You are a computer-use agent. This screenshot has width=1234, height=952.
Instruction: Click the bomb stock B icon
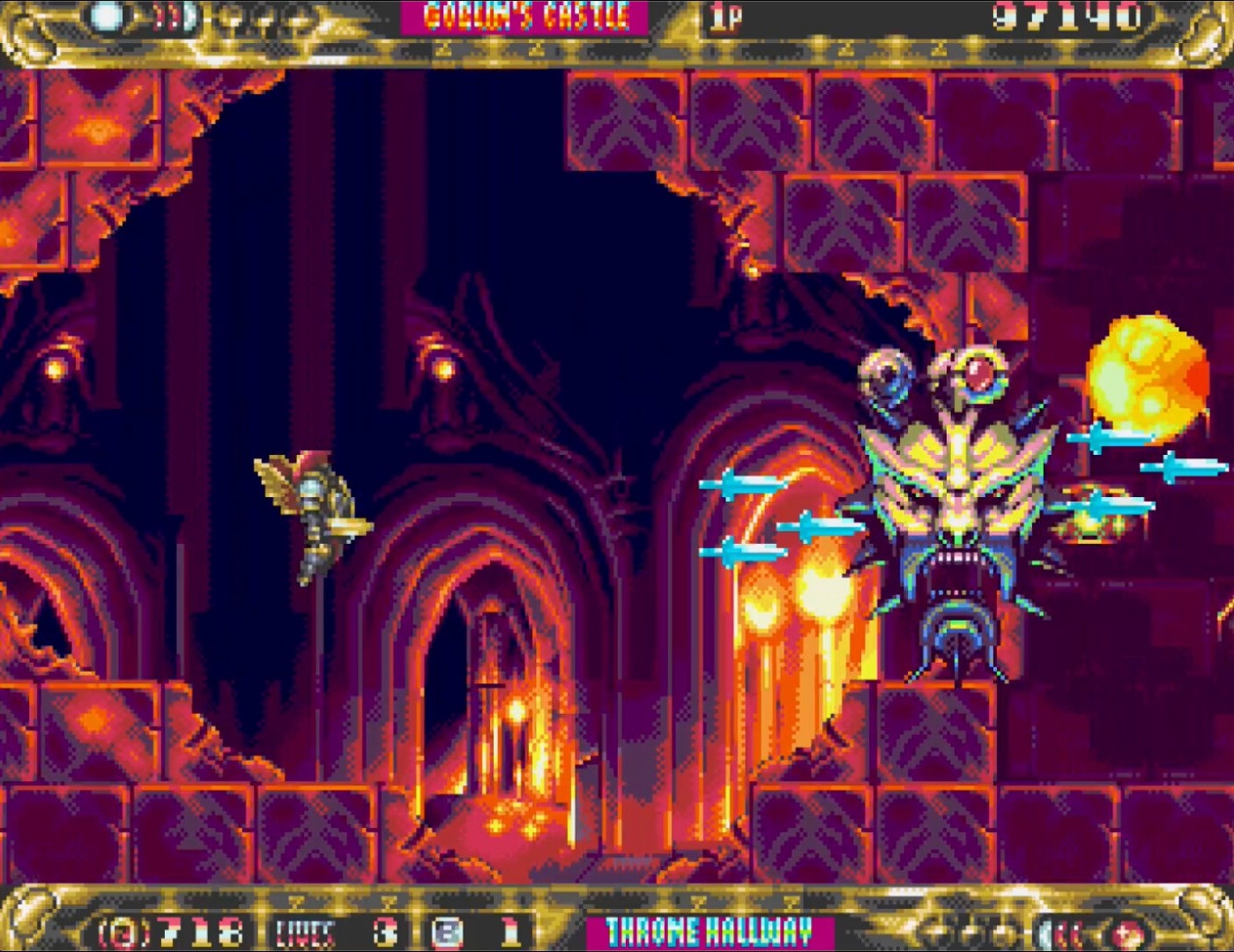[x=449, y=932]
